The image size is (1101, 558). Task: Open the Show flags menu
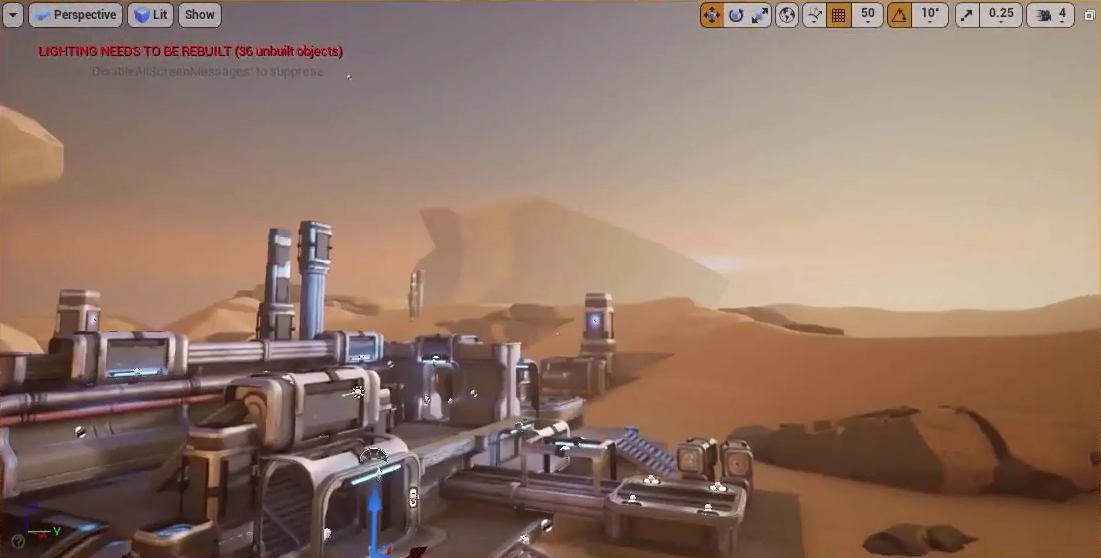pos(200,15)
